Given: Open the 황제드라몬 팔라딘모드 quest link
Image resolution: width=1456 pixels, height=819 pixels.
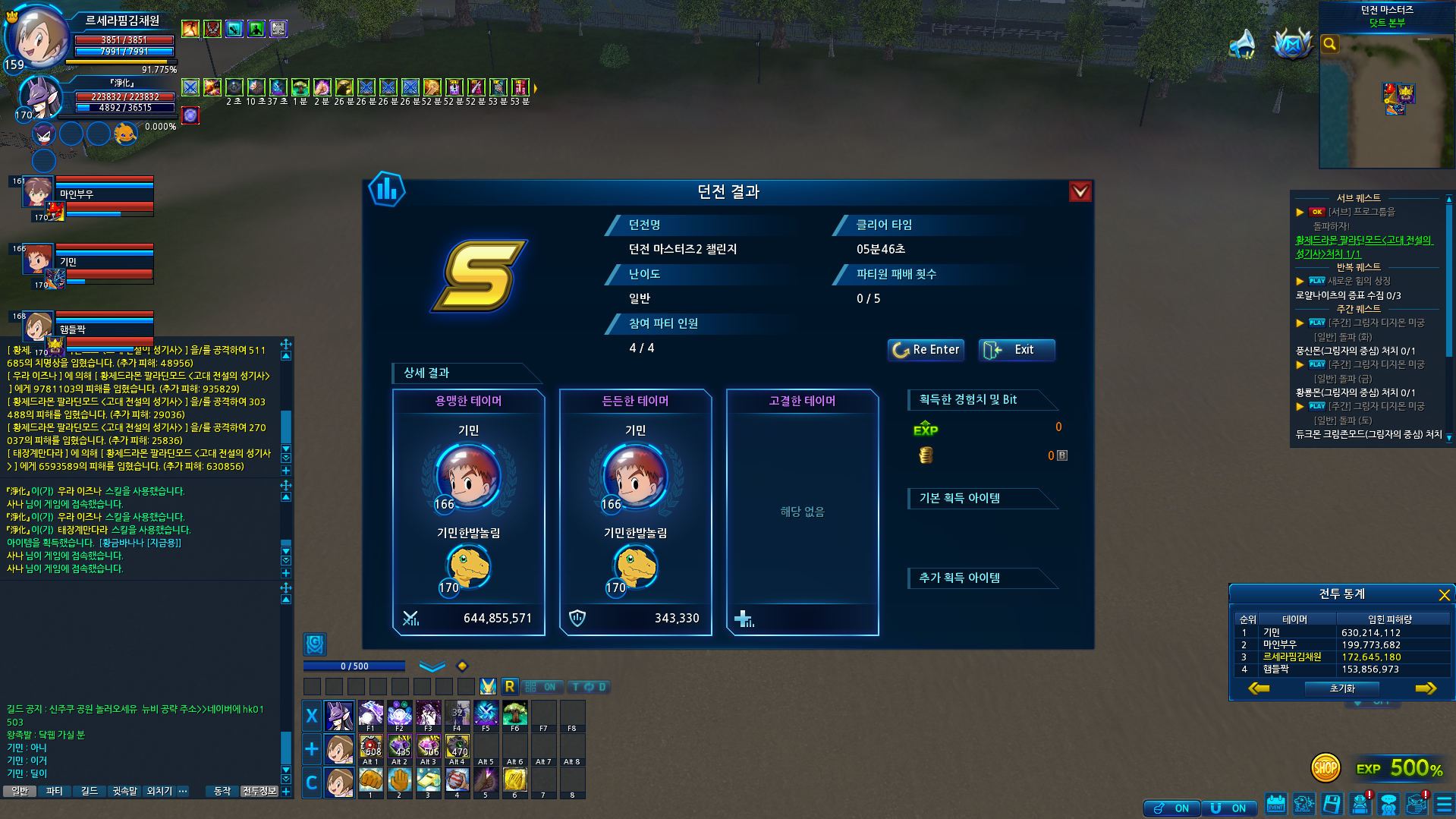Looking at the screenshot, I should coord(1363,247).
